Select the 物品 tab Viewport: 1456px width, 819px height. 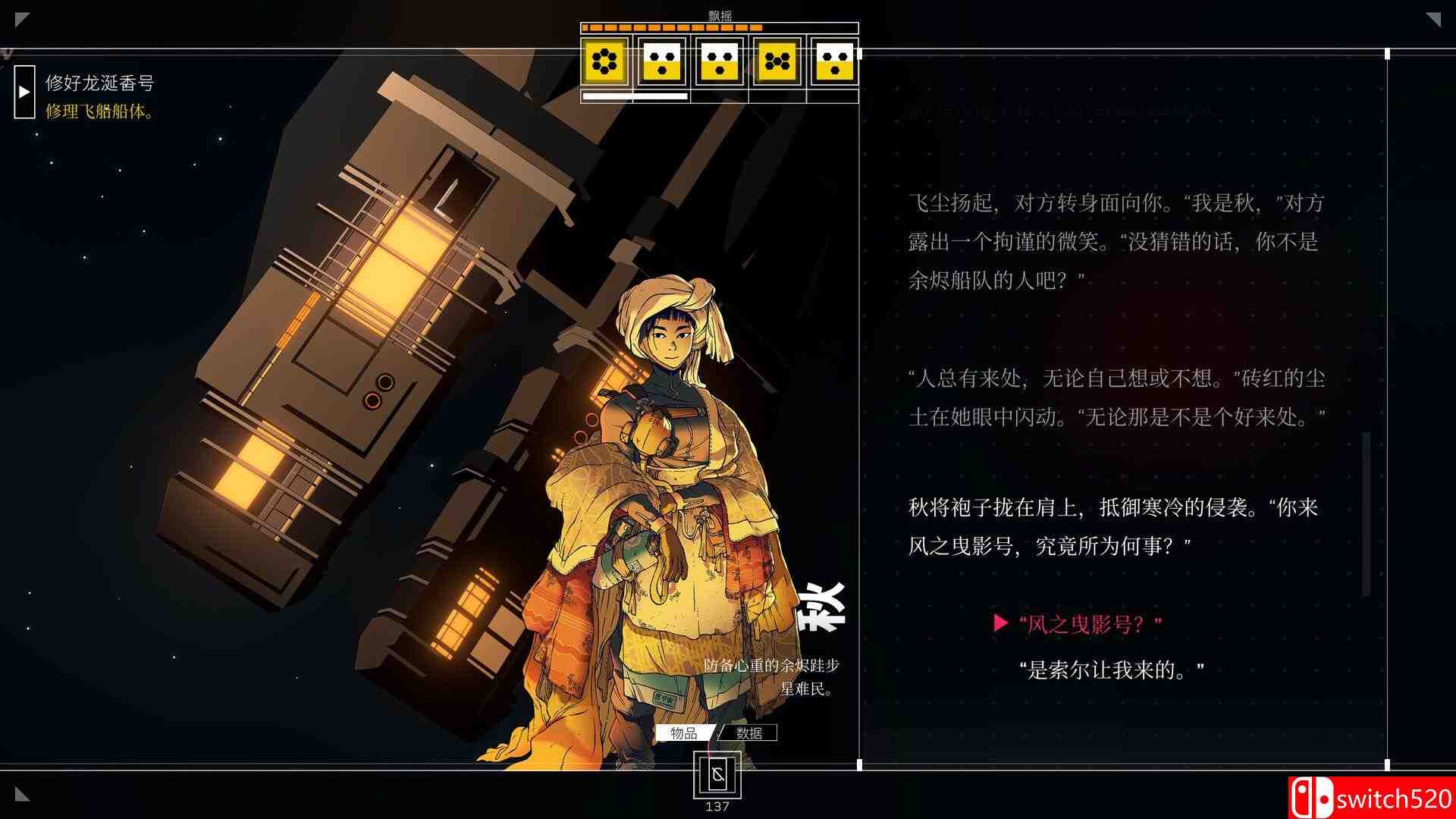(681, 734)
